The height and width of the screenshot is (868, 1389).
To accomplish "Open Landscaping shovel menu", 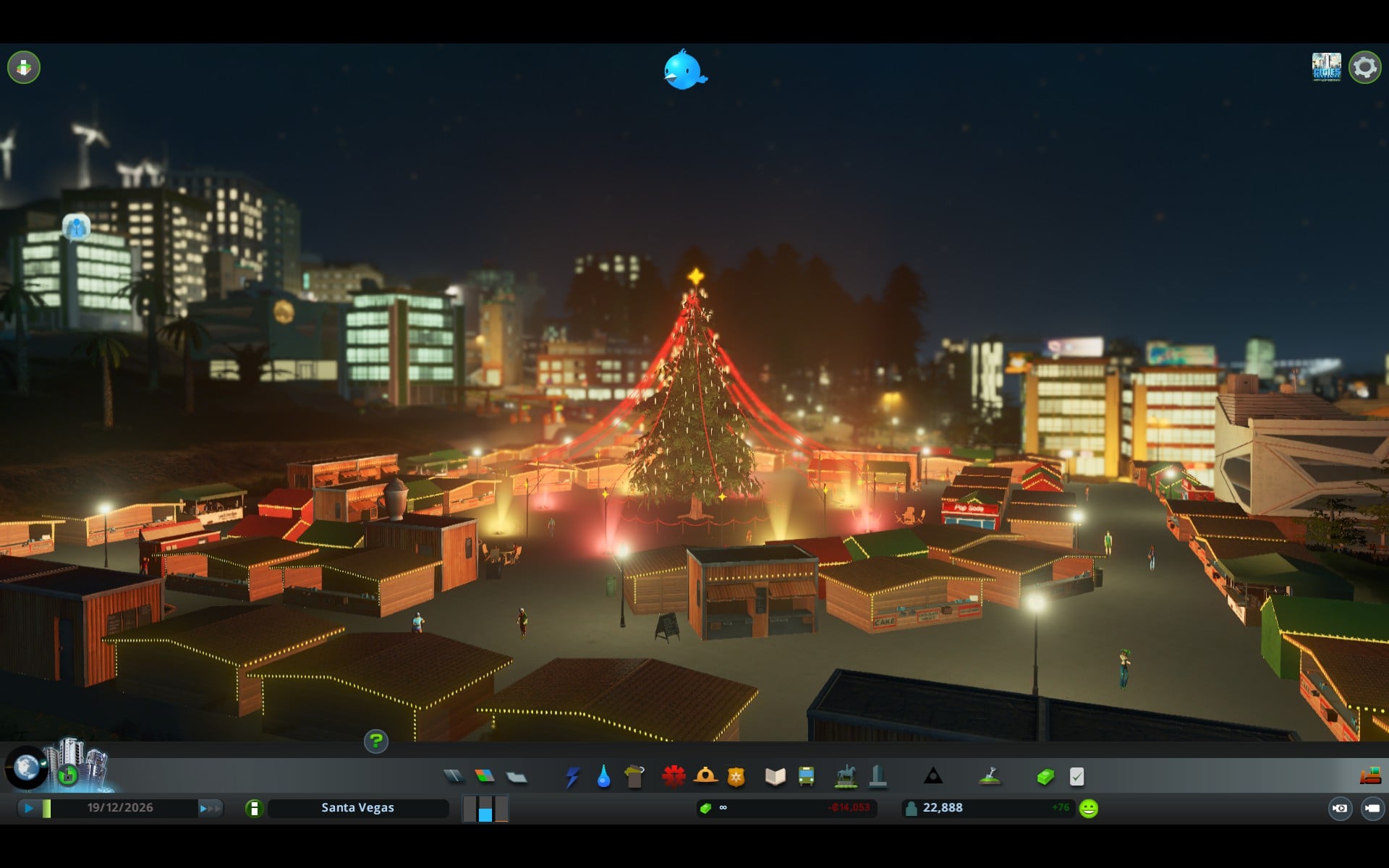I will click(990, 776).
